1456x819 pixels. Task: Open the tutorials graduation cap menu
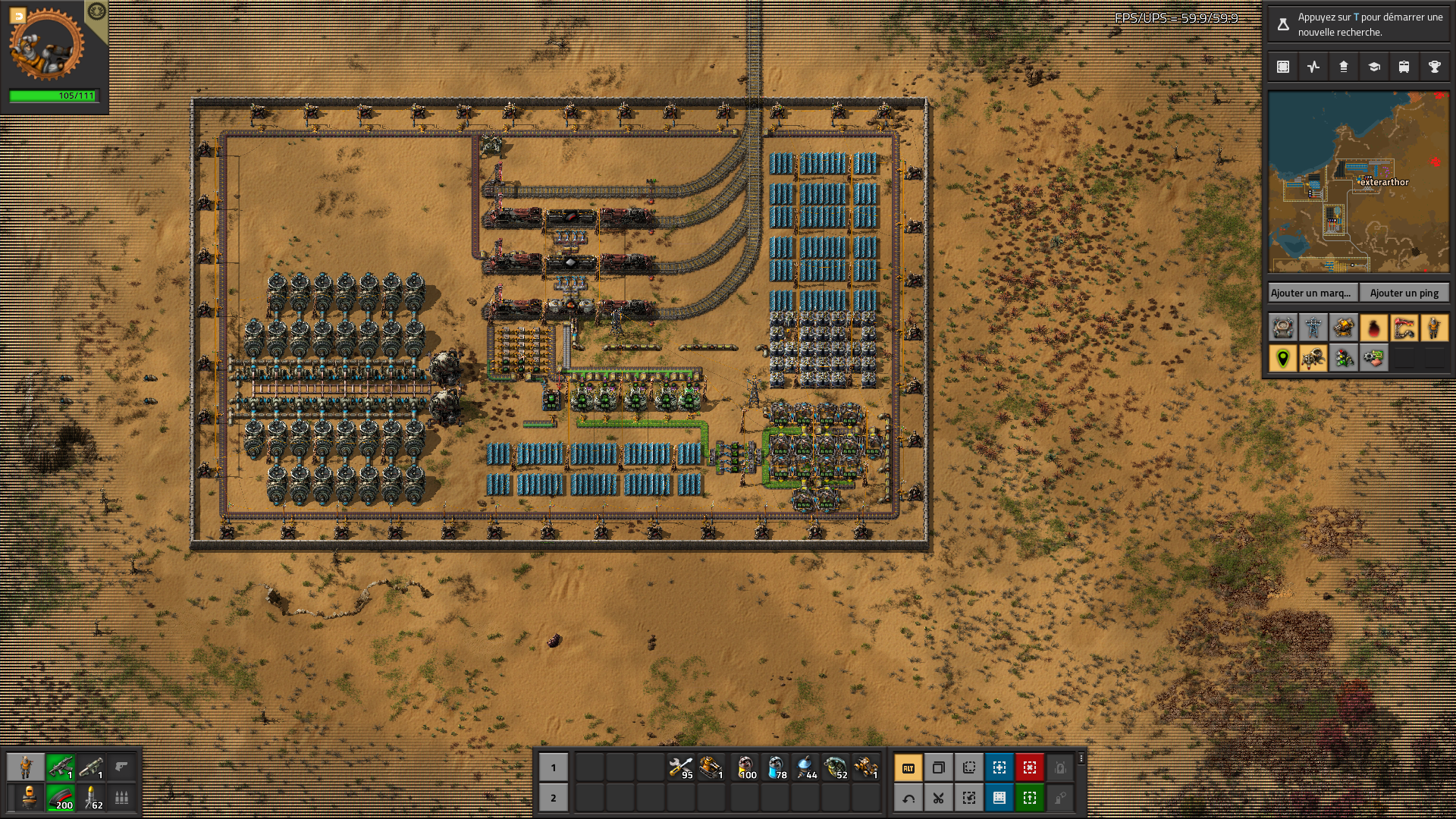[x=1374, y=67]
